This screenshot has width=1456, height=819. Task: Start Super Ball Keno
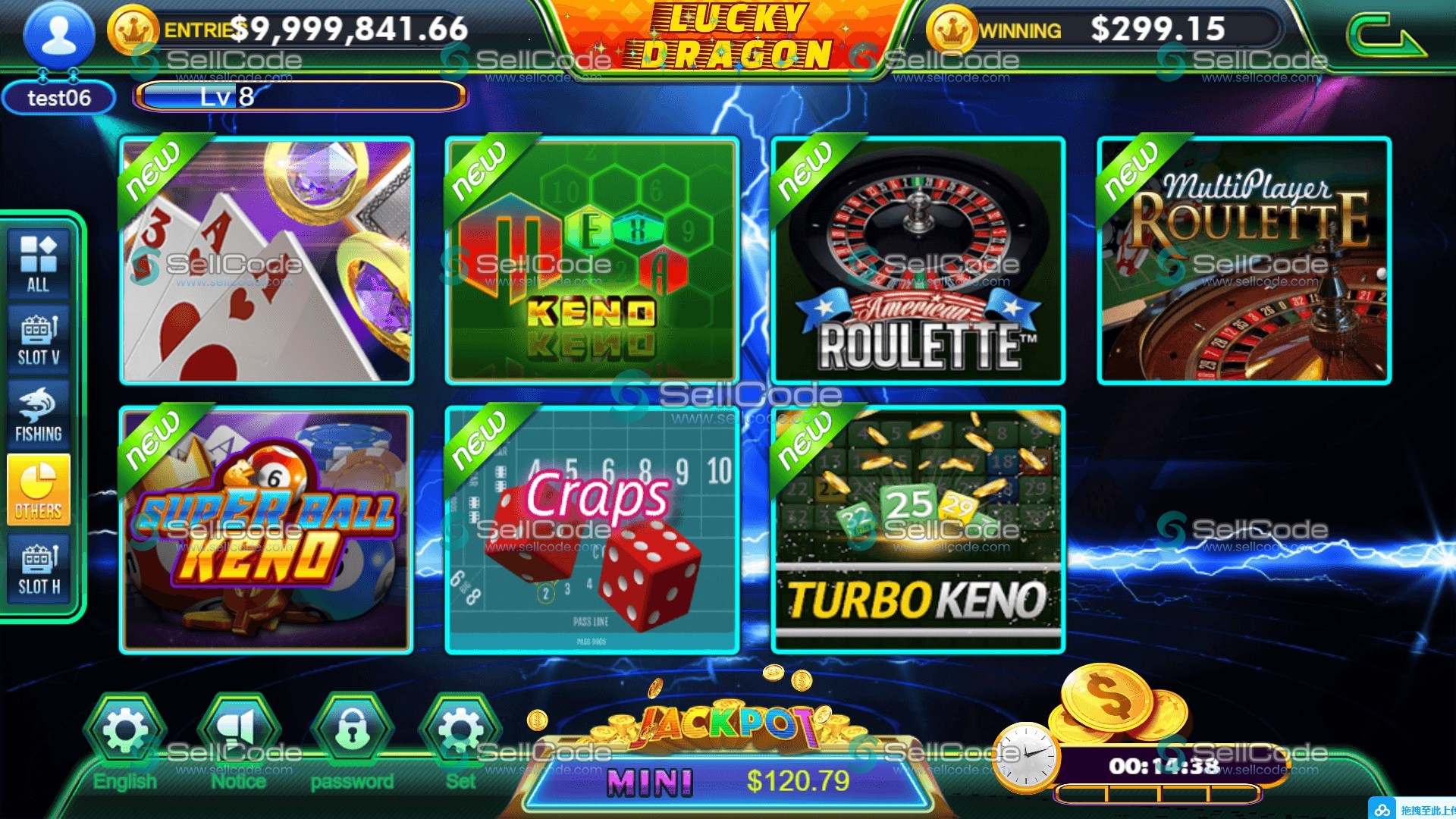click(x=266, y=530)
